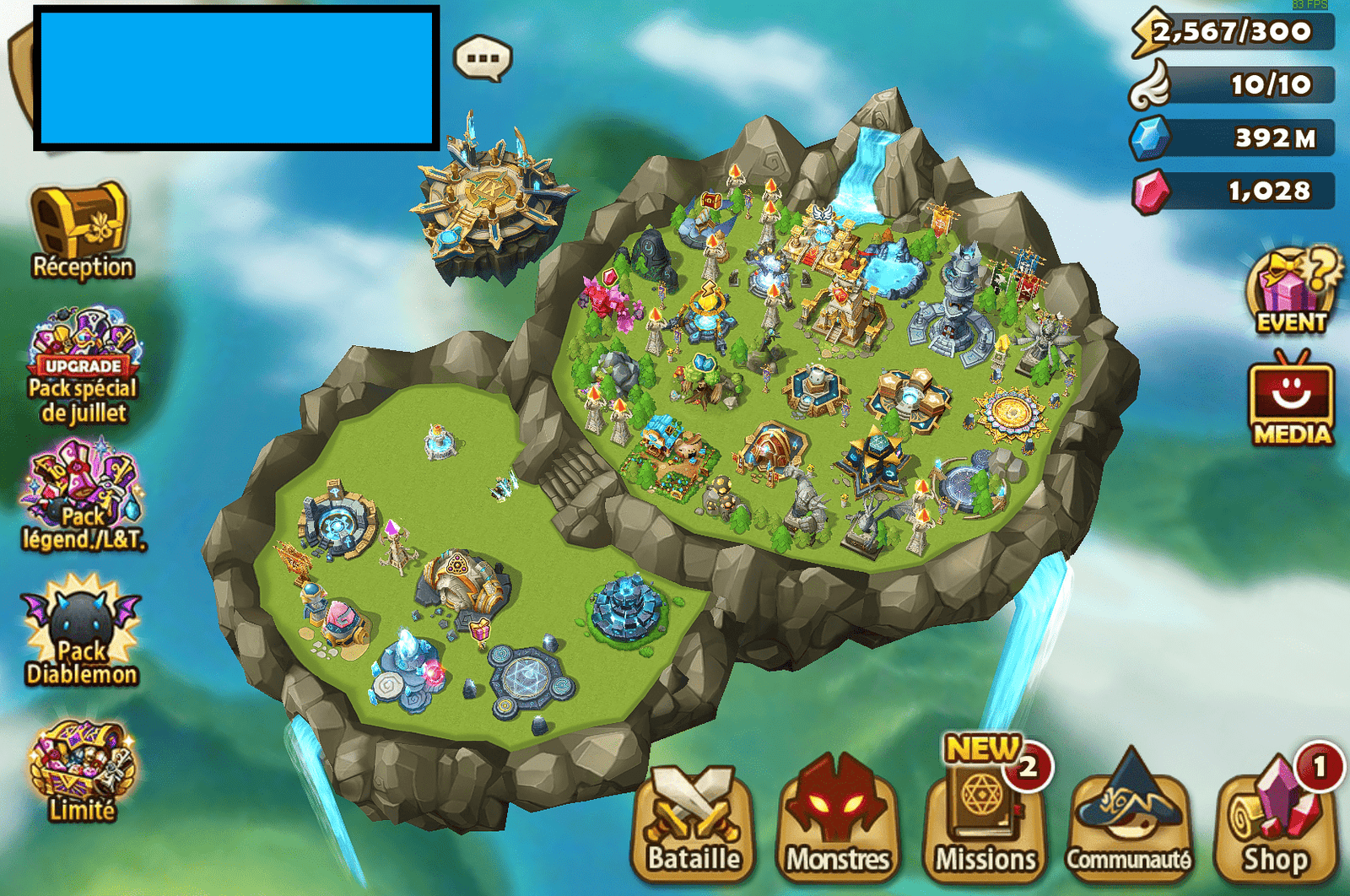
Task: Open the Monstres menu
Action: click(838, 823)
